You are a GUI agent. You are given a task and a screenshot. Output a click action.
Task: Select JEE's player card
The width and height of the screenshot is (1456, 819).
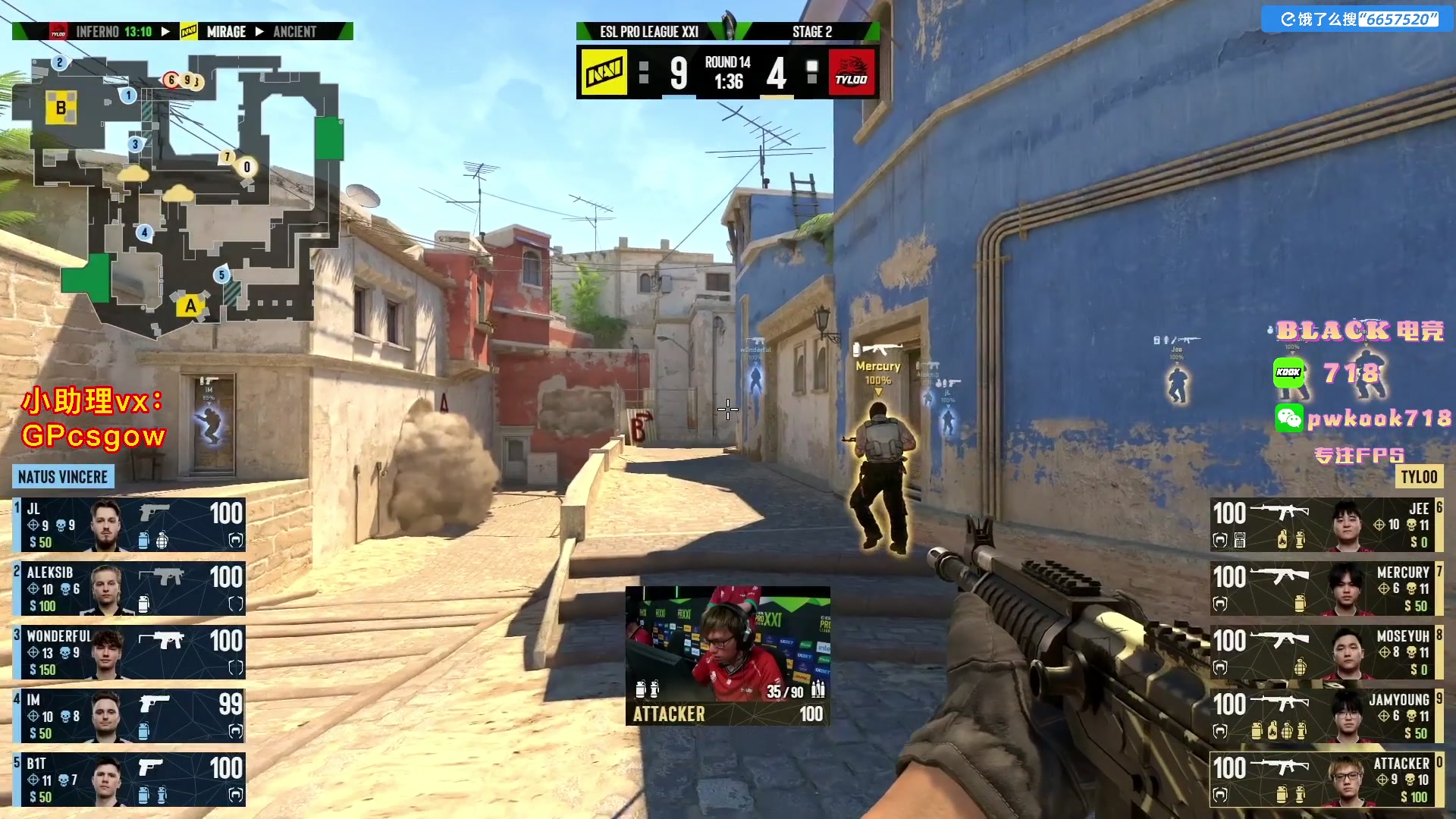point(1326,525)
